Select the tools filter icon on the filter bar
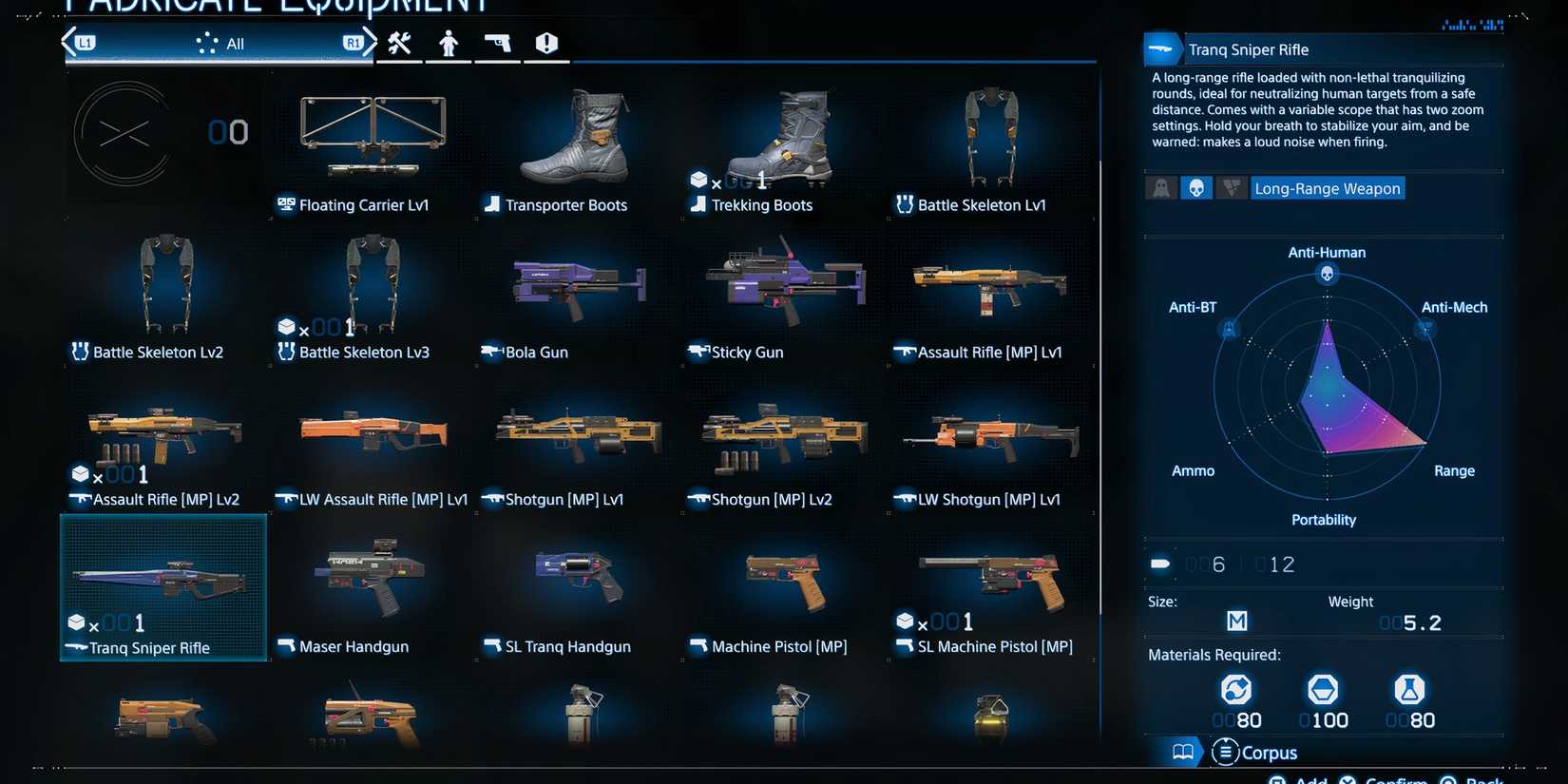The height and width of the screenshot is (784, 1568). pos(399,43)
